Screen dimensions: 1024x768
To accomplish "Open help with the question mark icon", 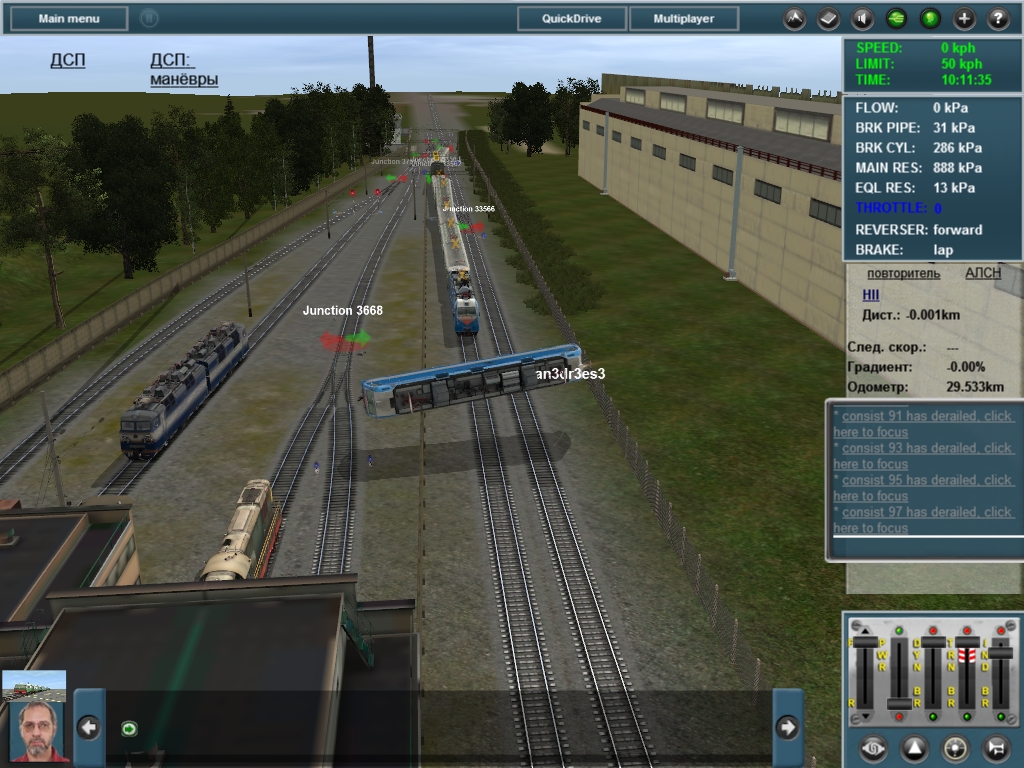I will (x=998, y=18).
